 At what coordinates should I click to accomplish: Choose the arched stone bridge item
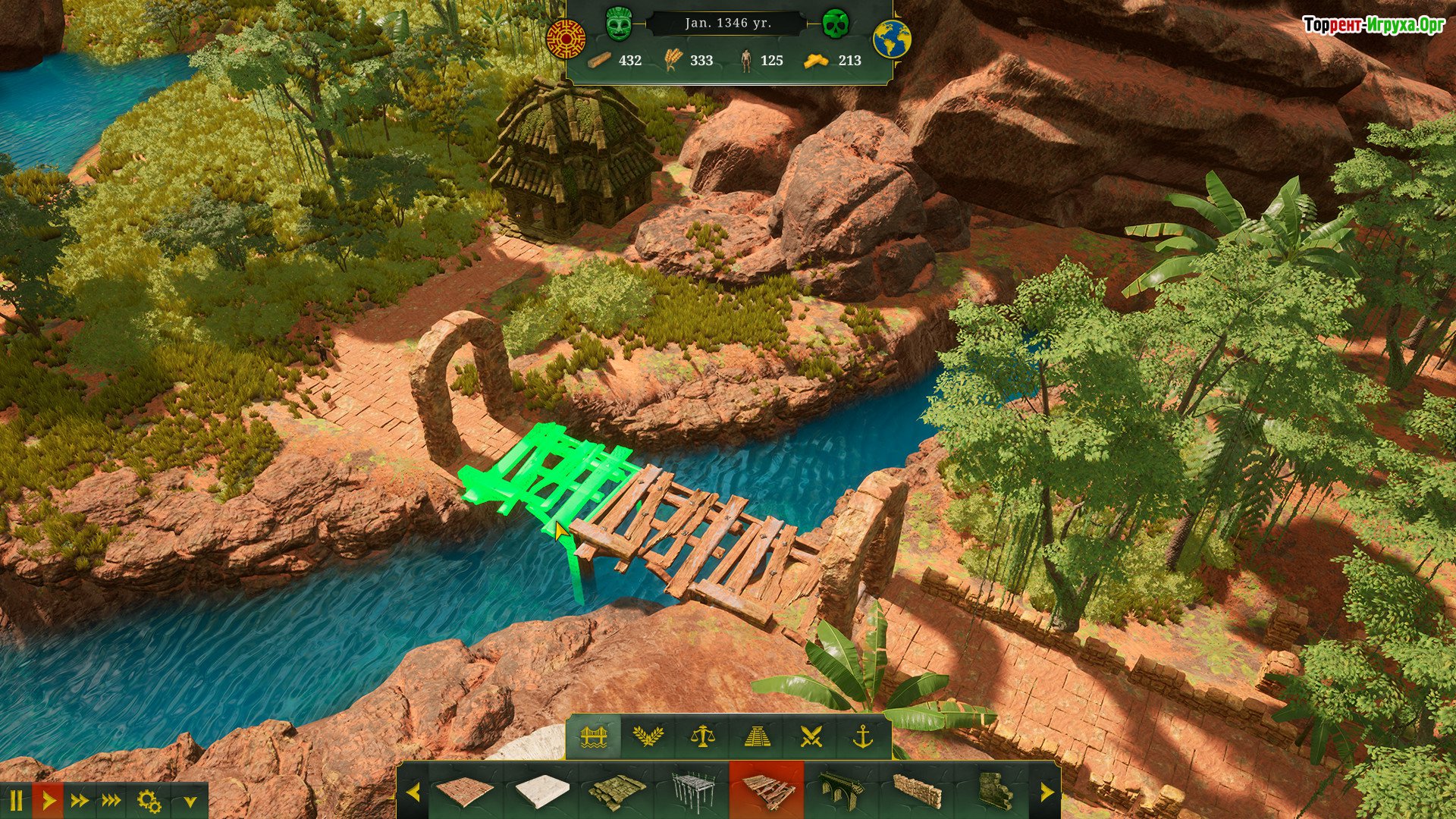click(x=842, y=792)
